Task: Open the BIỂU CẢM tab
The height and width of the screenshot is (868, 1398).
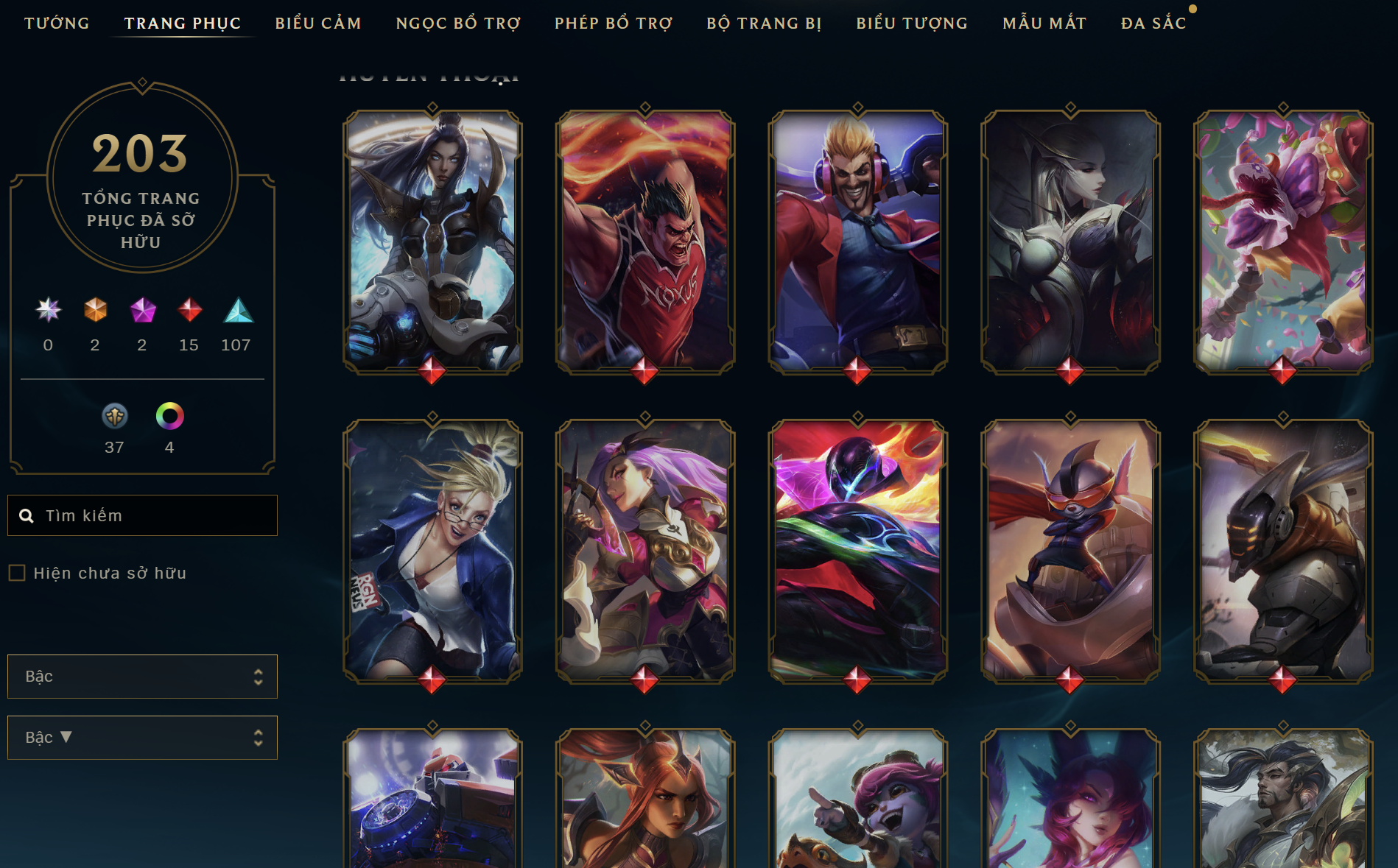Action: coord(318,24)
